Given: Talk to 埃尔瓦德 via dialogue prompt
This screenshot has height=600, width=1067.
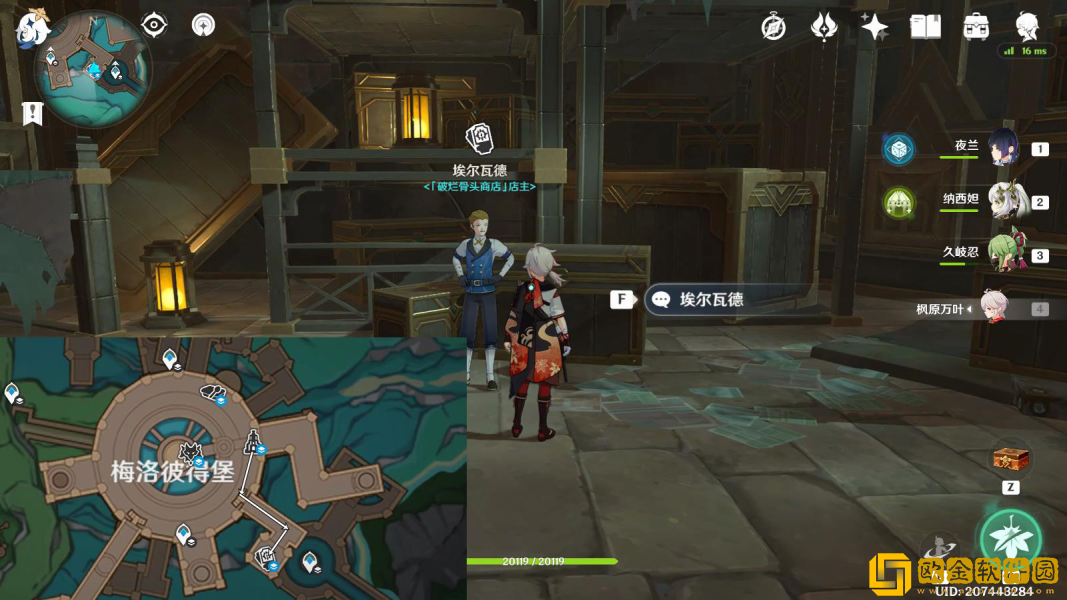Looking at the screenshot, I should pos(711,299).
